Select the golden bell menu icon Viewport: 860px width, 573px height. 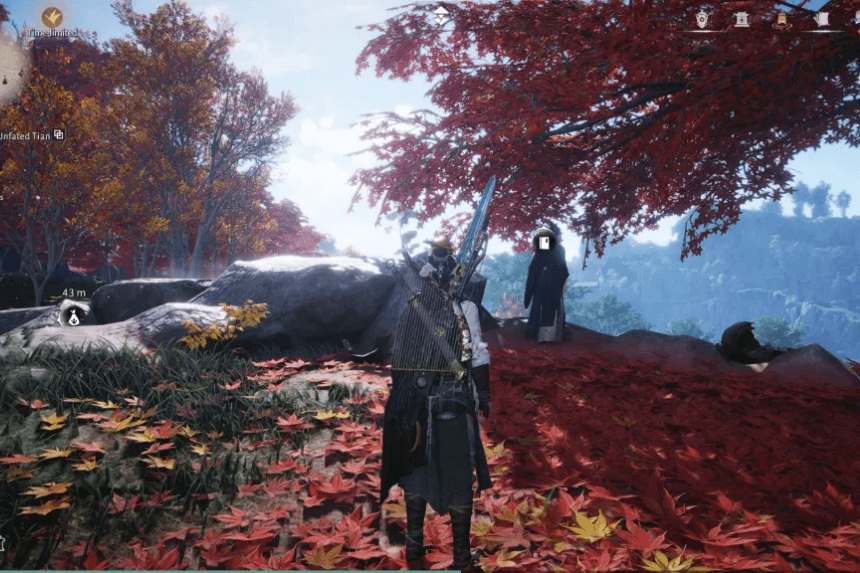point(781,19)
